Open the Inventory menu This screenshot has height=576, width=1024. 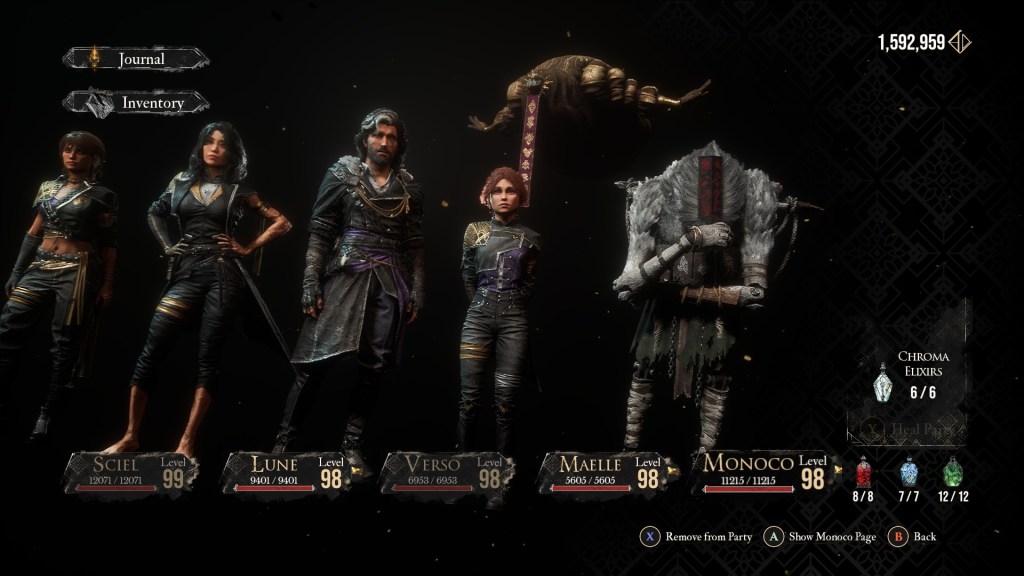tap(136, 102)
